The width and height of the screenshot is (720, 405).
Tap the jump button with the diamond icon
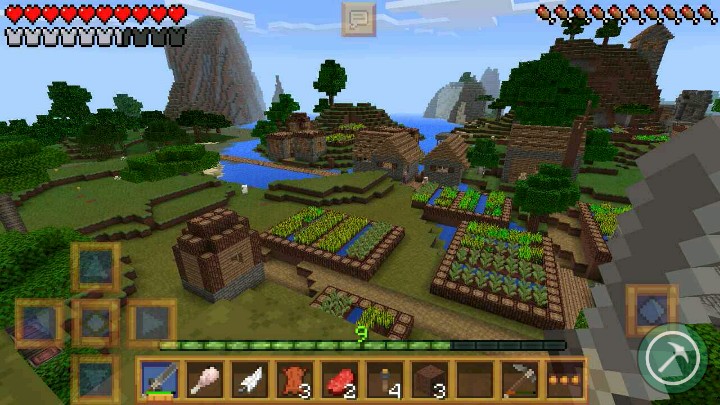[x=651, y=309]
